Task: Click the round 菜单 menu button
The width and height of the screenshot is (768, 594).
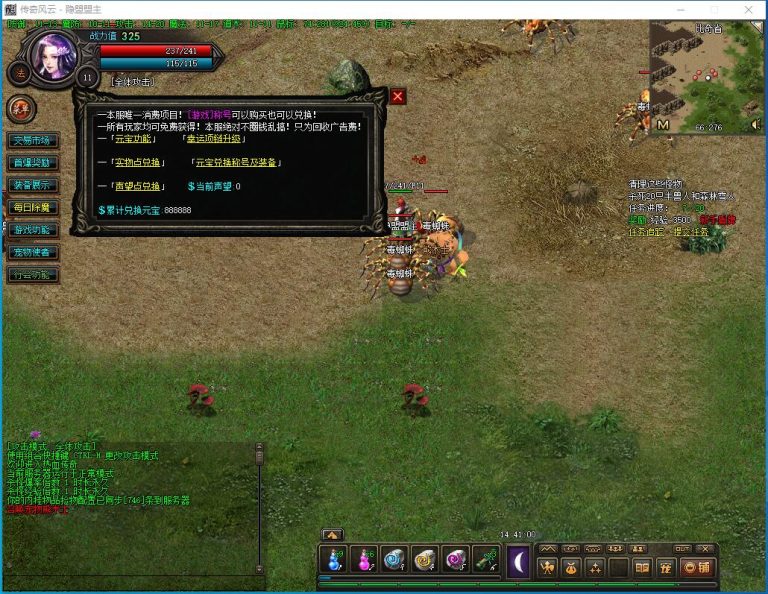Action: pos(21,107)
